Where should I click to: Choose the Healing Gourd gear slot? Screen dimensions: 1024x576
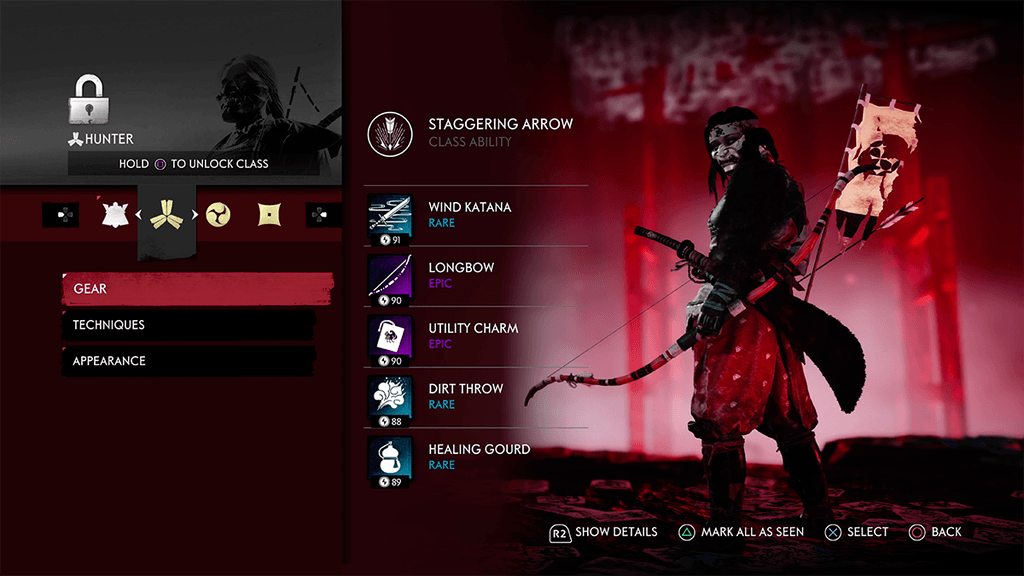click(x=476, y=457)
